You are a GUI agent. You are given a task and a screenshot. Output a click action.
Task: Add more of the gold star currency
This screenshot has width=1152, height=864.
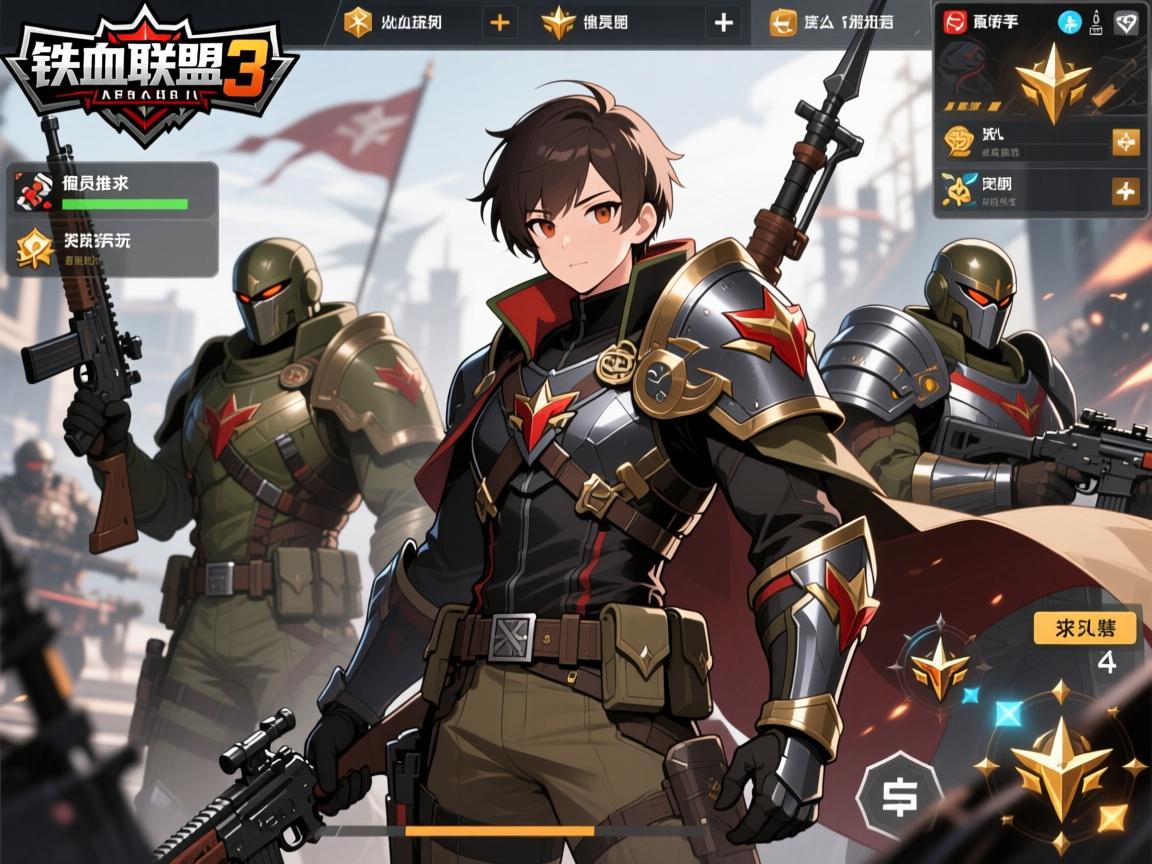point(723,22)
